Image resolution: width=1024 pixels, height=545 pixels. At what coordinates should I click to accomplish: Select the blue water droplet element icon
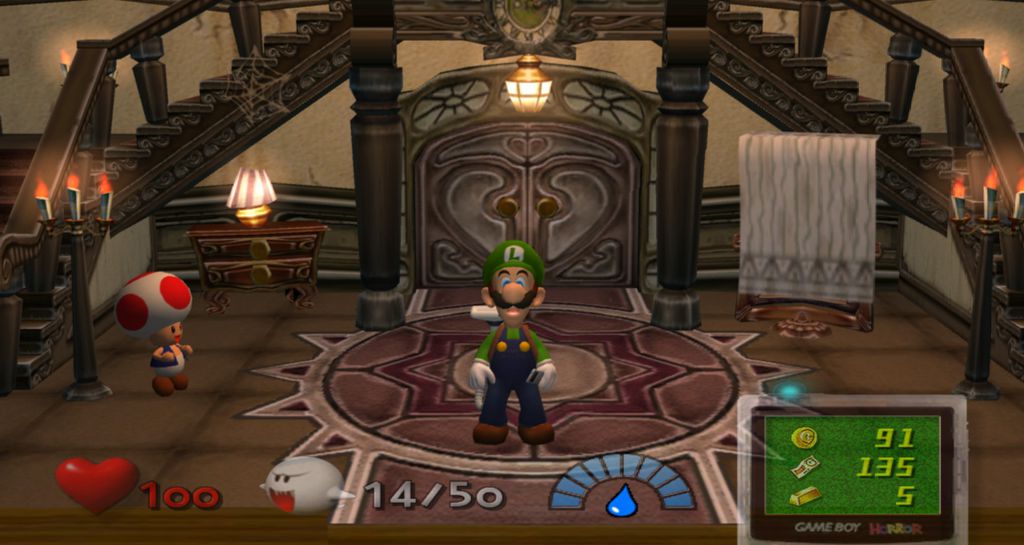coord(622,499)
